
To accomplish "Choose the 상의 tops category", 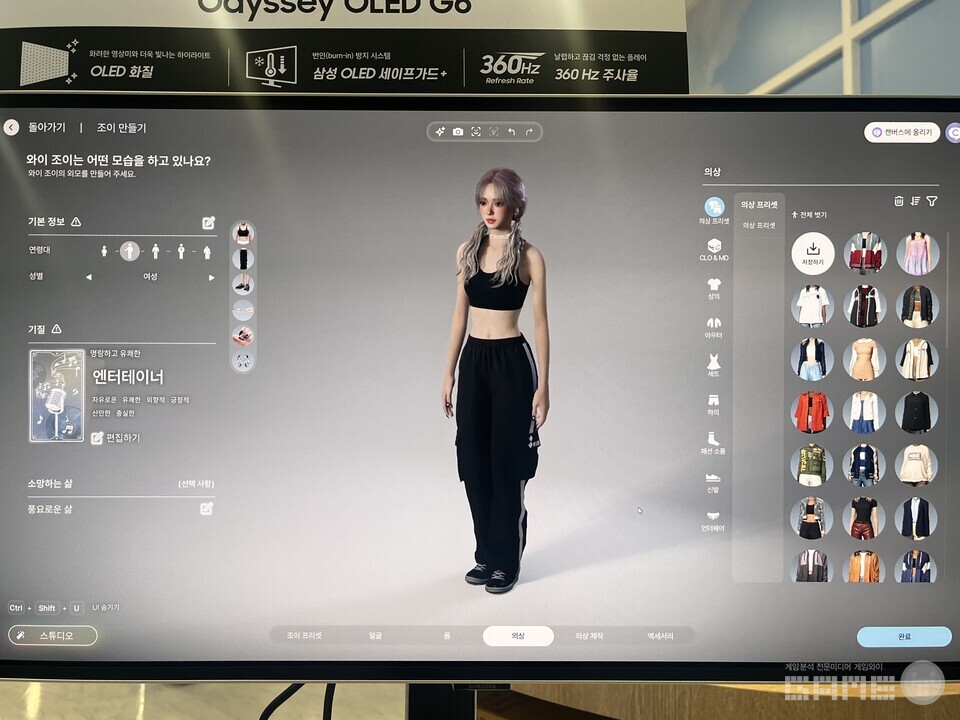I will tap(714, 288).
